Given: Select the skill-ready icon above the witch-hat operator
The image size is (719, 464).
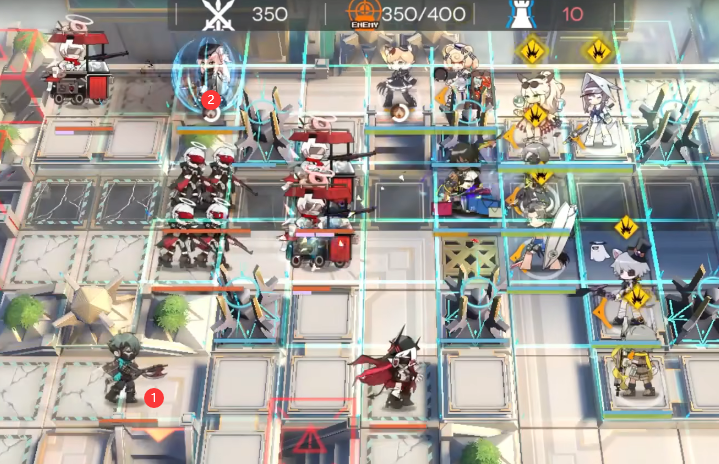Looking at the screenshot, I should click(x=598, y=48).
